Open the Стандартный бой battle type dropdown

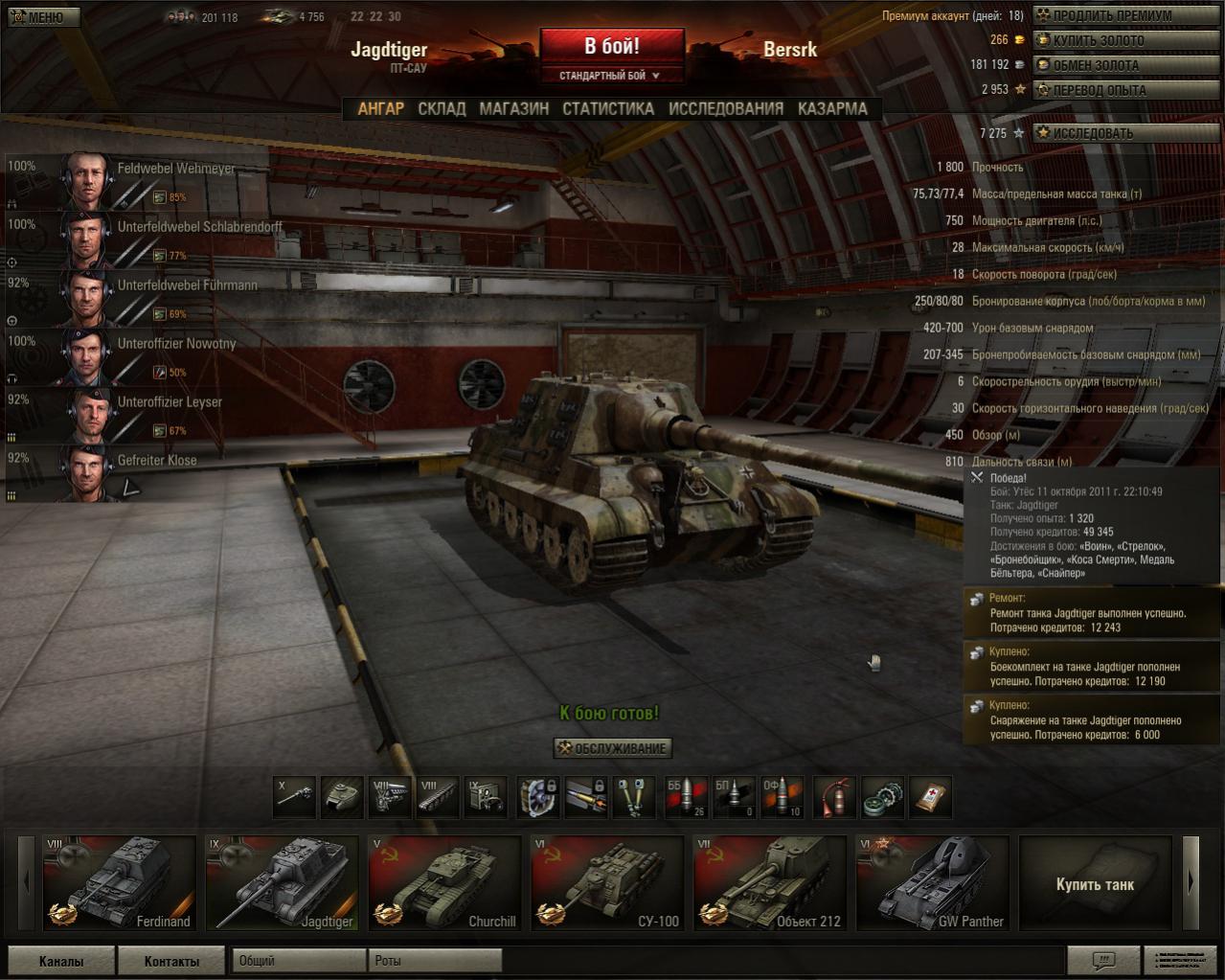[x=611, y=76]
